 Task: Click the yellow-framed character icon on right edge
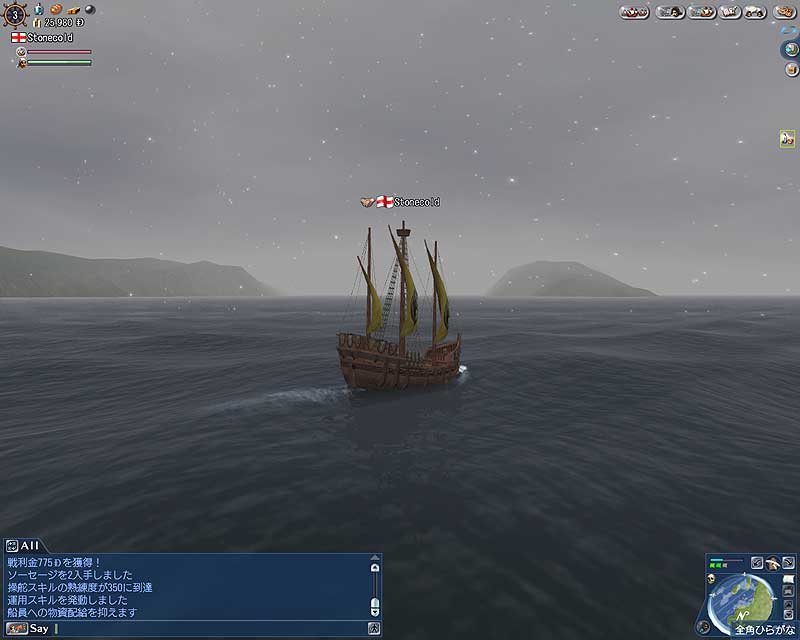[x=787, y=139]
